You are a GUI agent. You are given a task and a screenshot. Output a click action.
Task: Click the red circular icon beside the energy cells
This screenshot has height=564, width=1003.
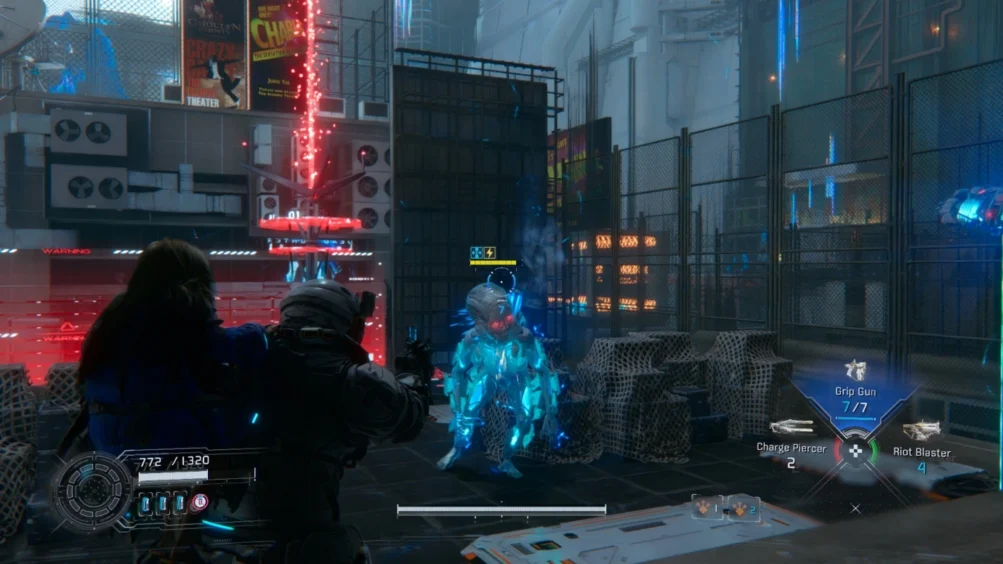pyautogui.click(x=199, y=503)
